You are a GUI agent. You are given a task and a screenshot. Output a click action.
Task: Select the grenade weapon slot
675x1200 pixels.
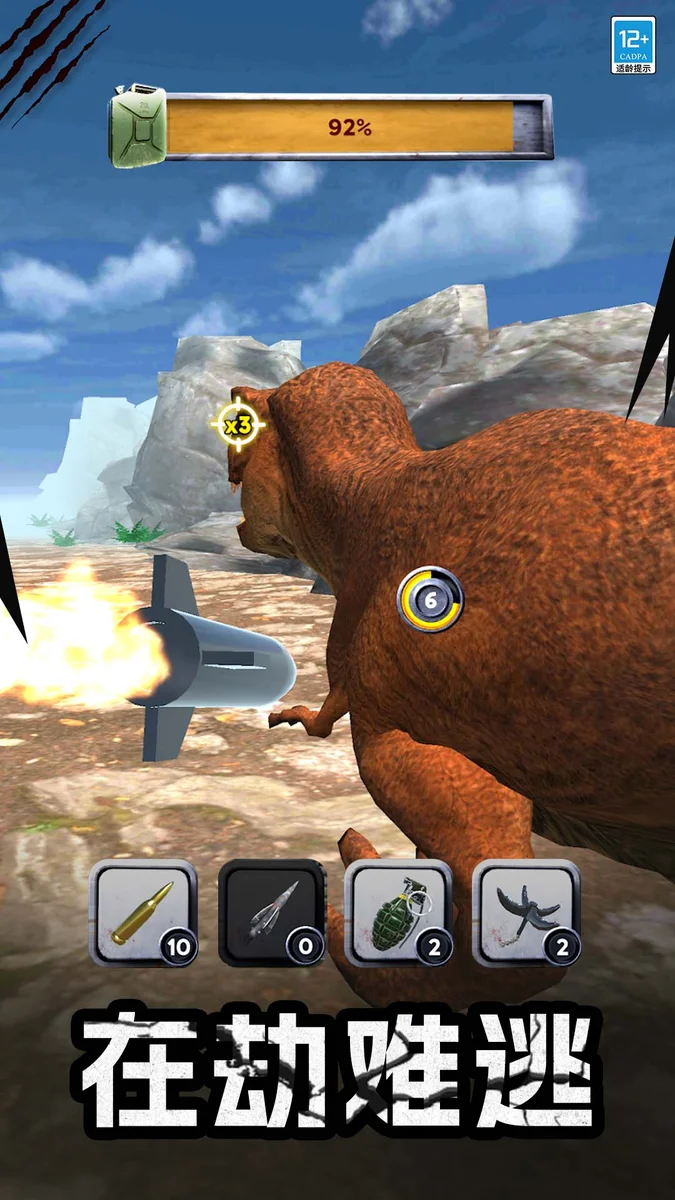(x=399, y=912)
